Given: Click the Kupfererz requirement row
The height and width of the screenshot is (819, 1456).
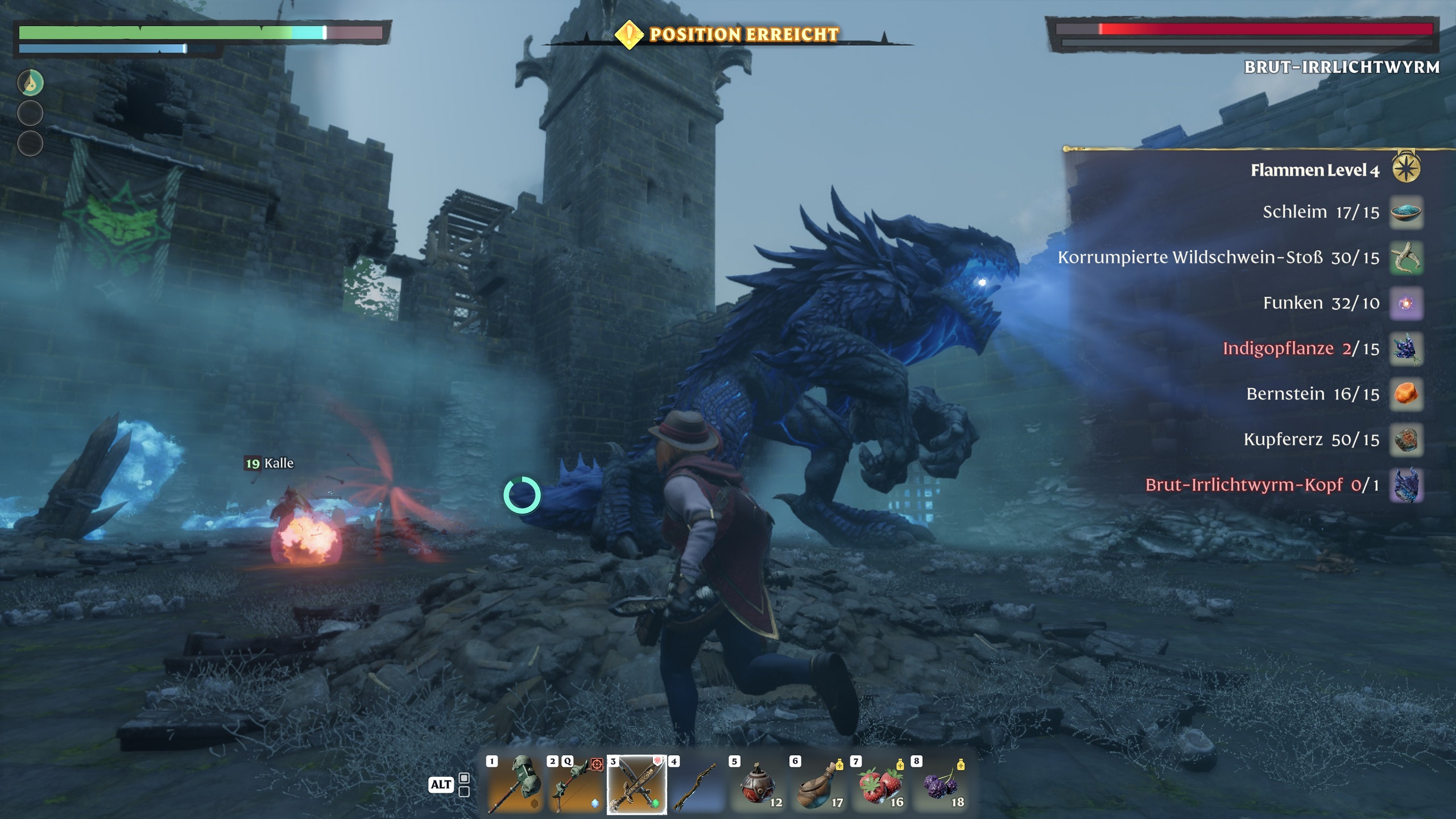Looking at the screenshot, I should click(x=1311, y=440).
